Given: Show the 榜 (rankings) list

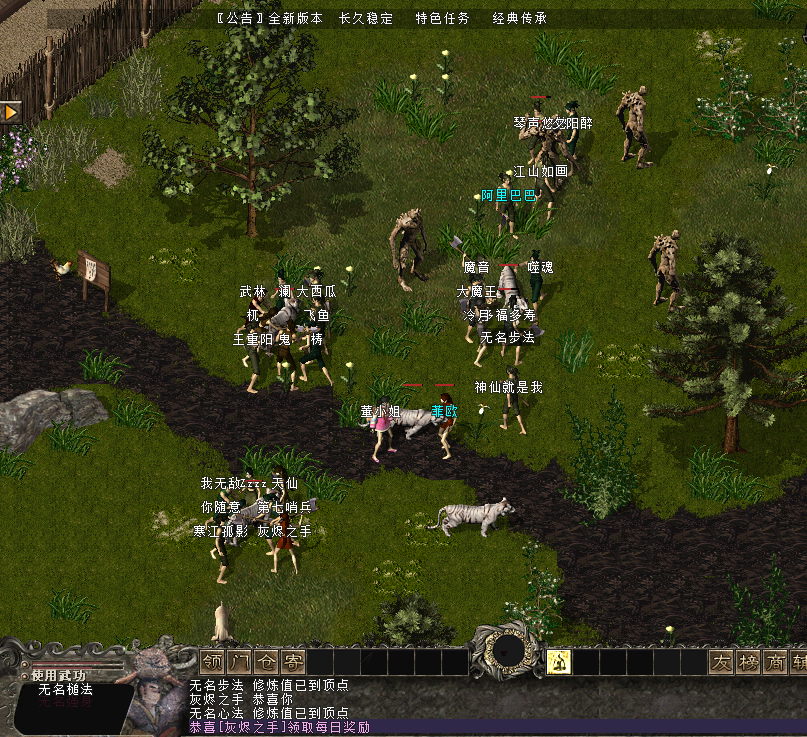Looking at the screenshot, I should [748, 662].
